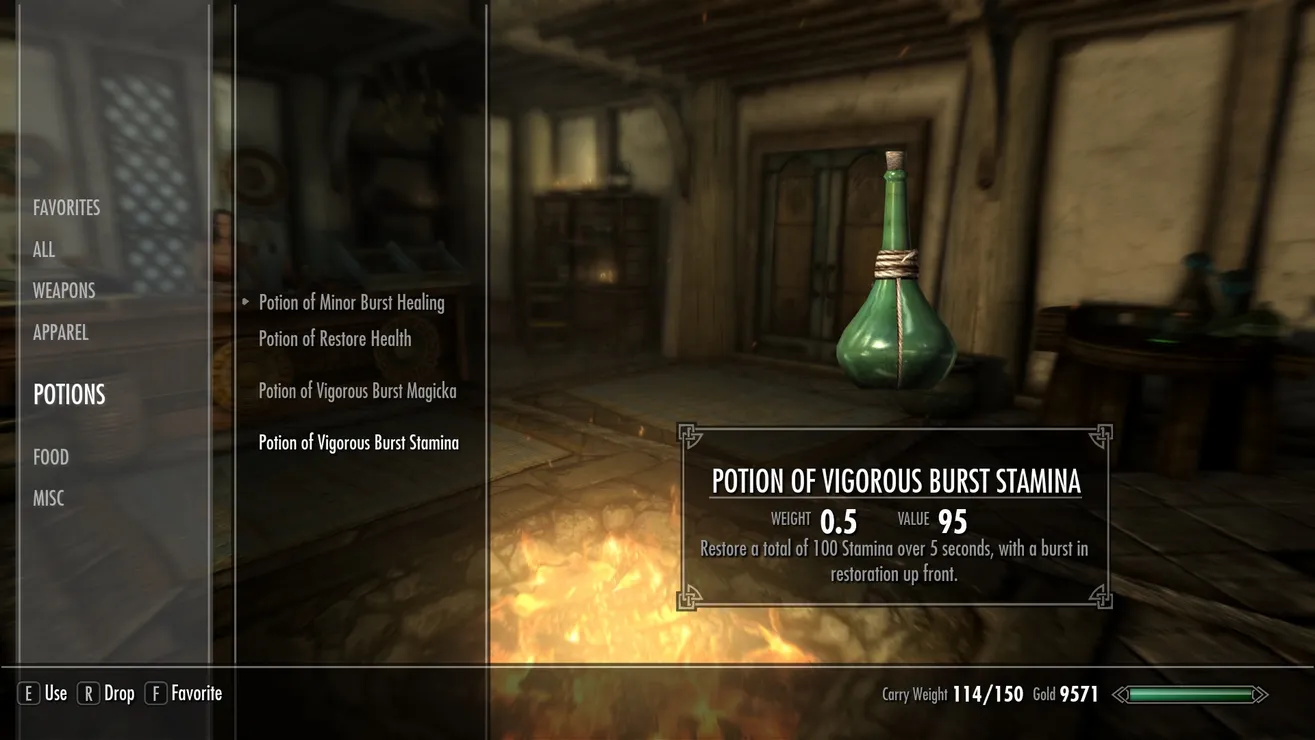Show All inventory items
The width and height of the screenshot is (1315, 740).
click(x=44, y=250)
